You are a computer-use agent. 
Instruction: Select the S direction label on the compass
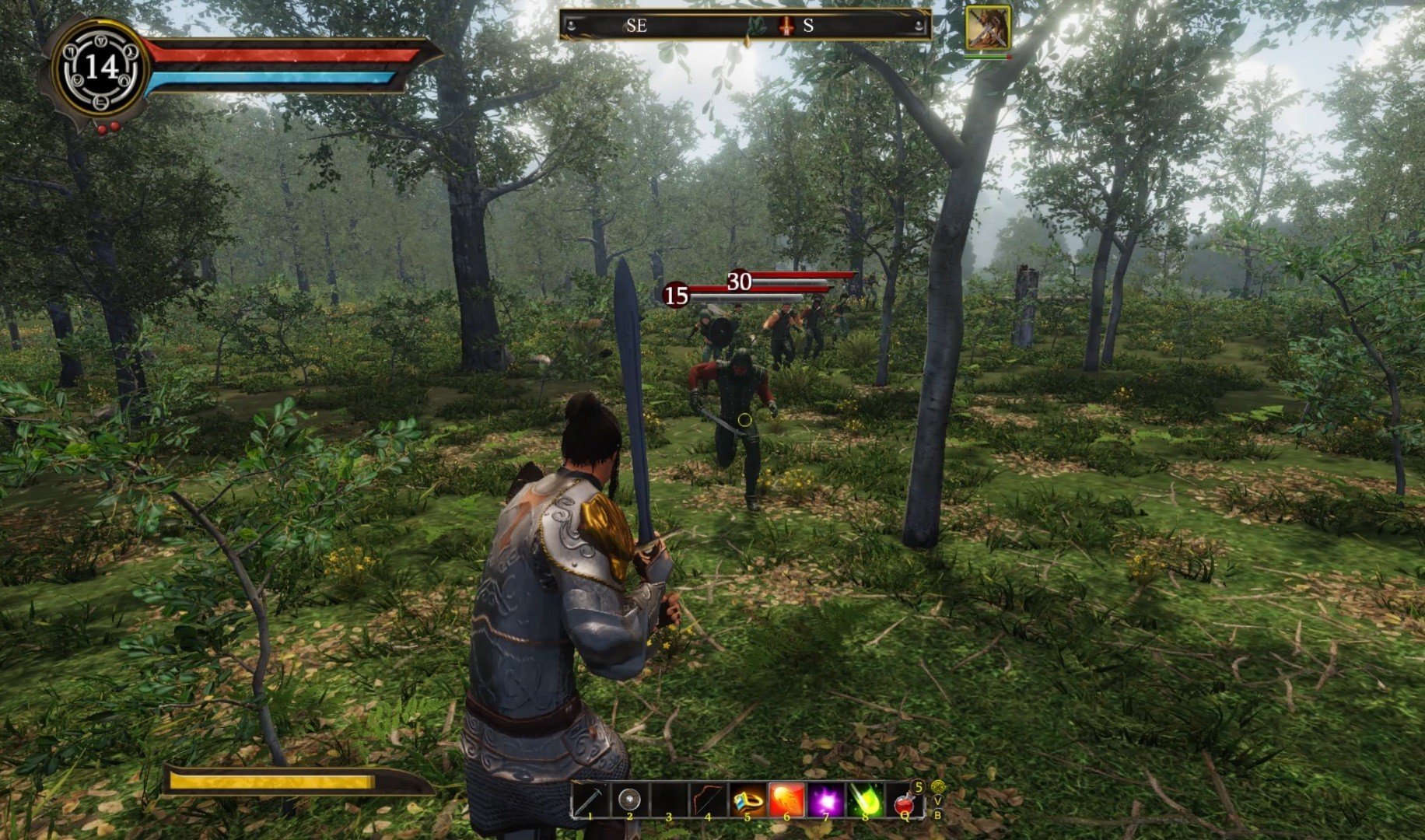pyautogui.click(x=809, y=25)
